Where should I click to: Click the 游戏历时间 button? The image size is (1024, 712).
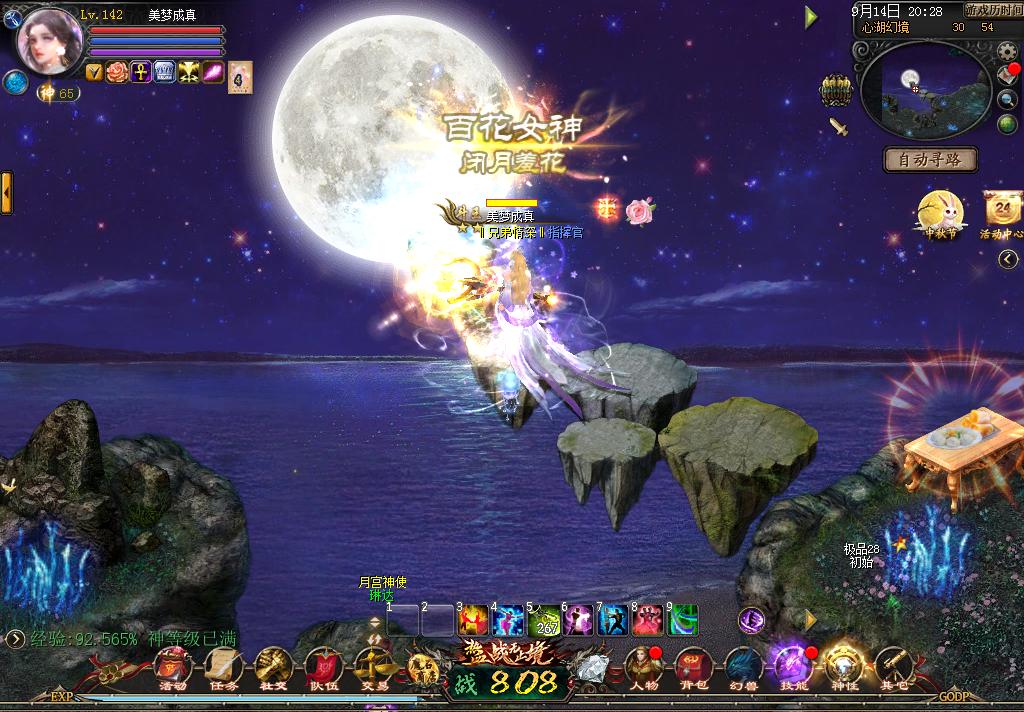coord(993,10)
